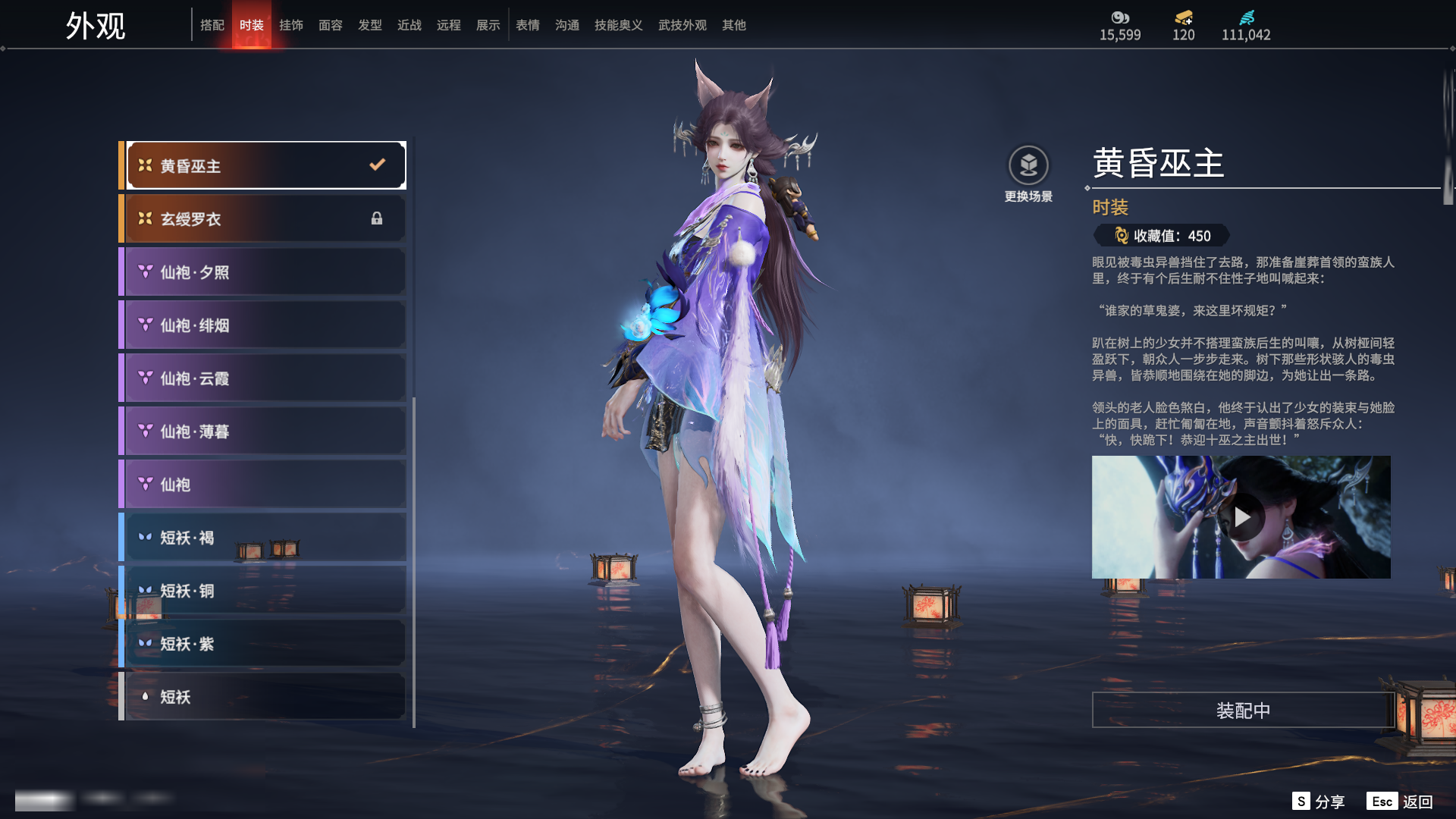The height and width of the screenshot is (819, 1456).
Task: Pick the 短袄·紫 outfit
Action: pos(265,643)
